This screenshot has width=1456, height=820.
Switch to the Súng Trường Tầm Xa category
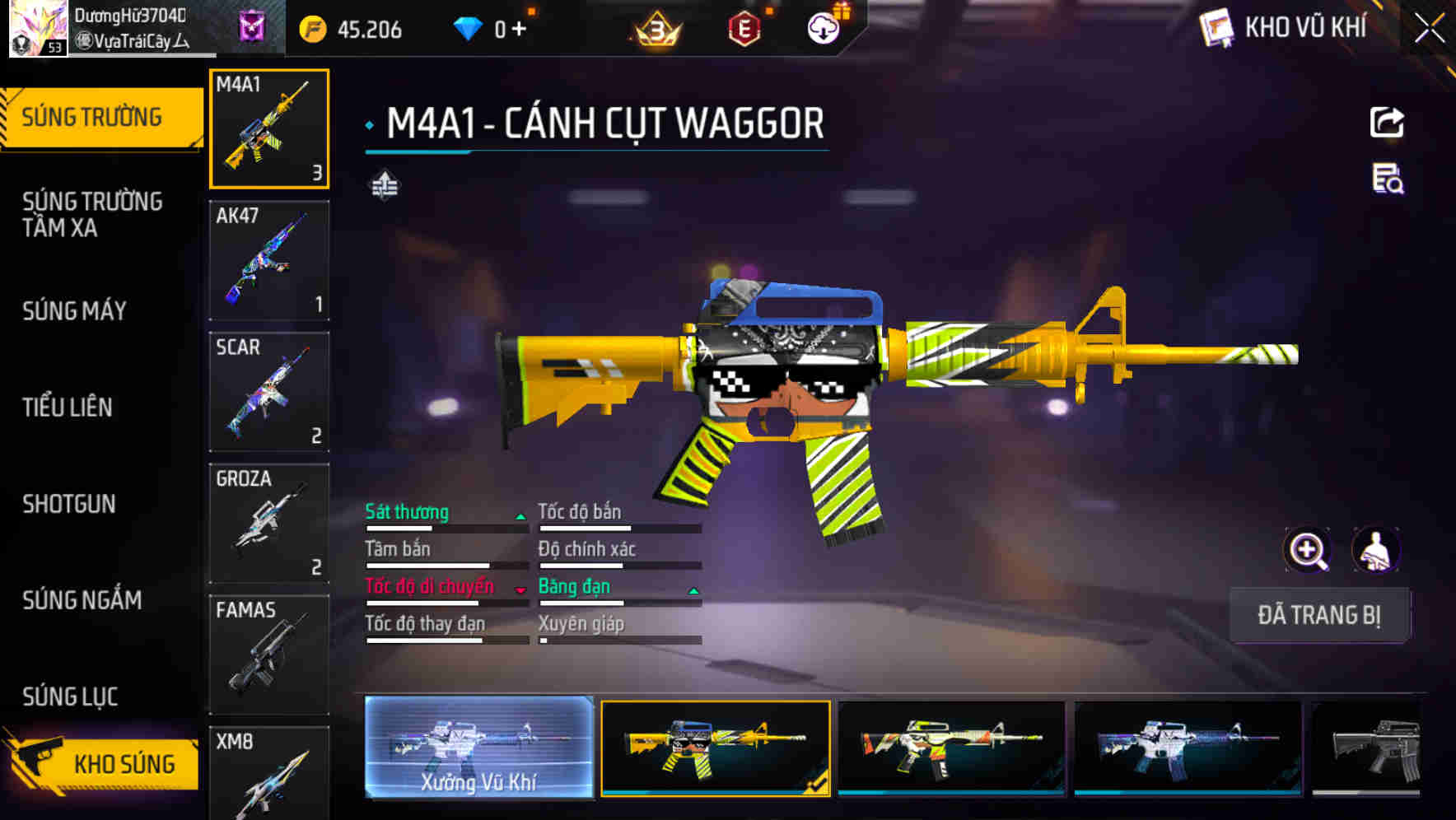coord(92,214)
